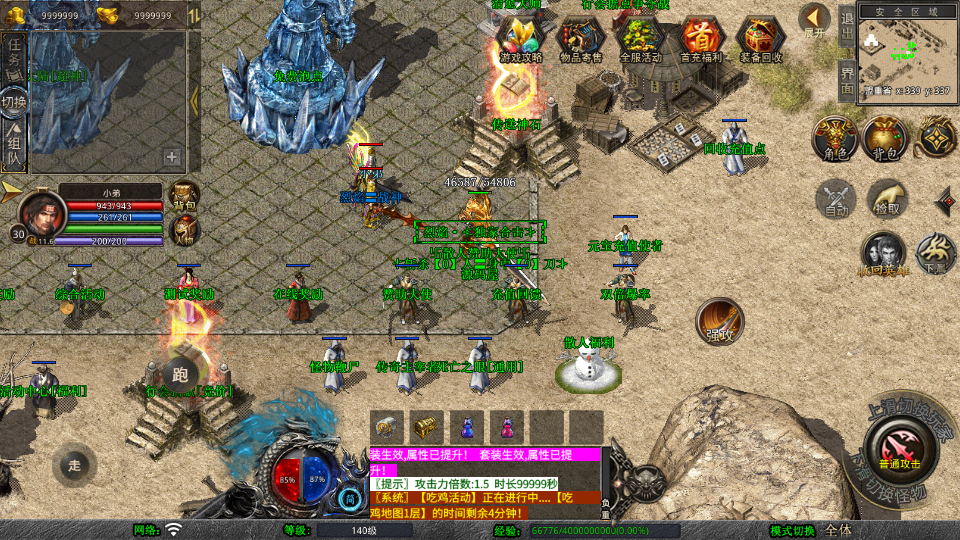The image size is (960, 540).
Task: Open the 装备回收 equipment recycling chest
Action: pos(761,40)
